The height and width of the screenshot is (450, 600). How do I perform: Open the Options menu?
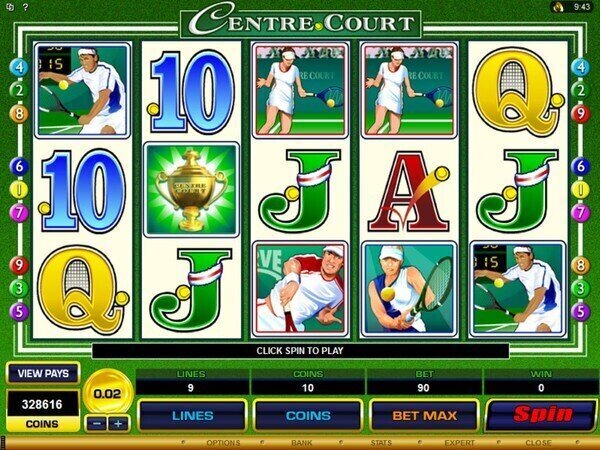(223, 442)
